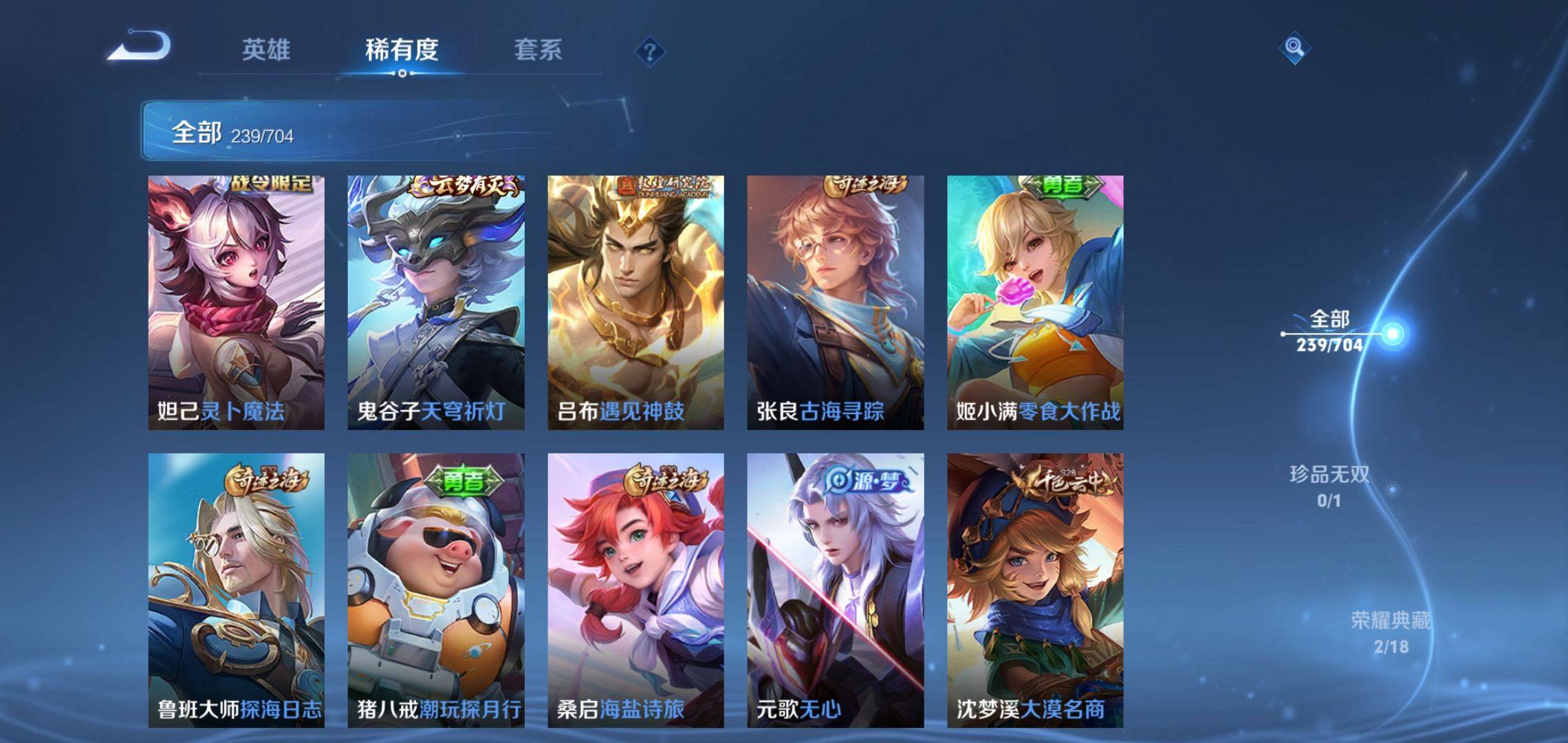Select the 妲己 灵卜魔法 skin card

tap(237, 303)
